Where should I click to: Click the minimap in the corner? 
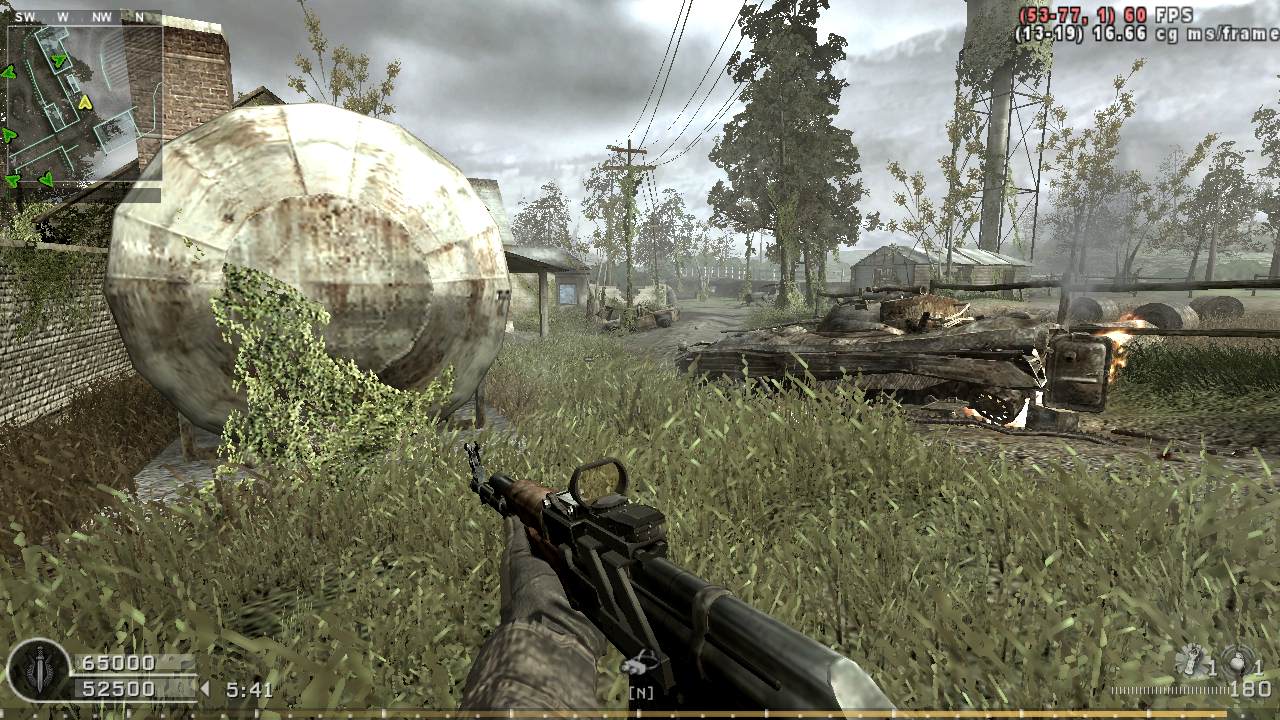coord(84,105)
